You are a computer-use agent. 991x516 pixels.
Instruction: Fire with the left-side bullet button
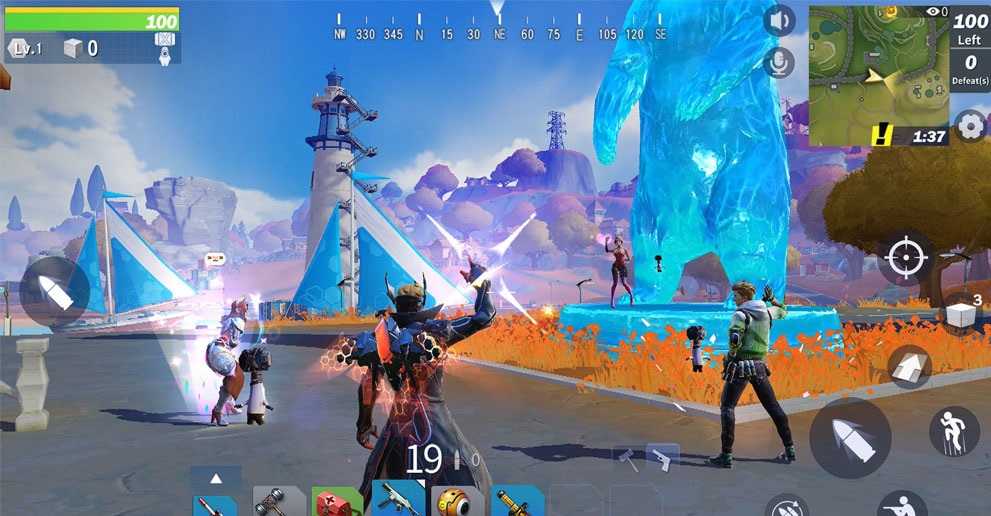pos(54,291)
